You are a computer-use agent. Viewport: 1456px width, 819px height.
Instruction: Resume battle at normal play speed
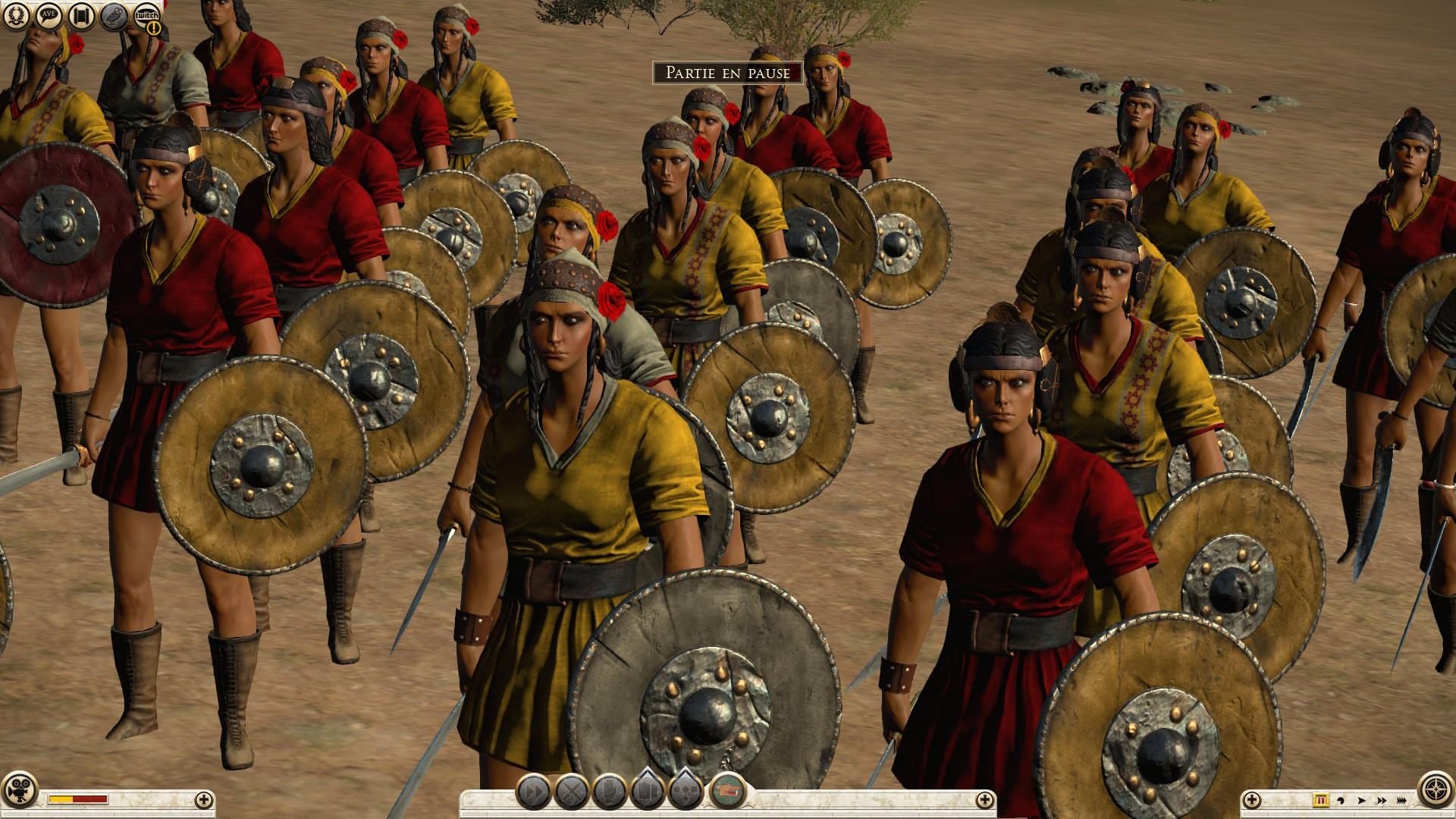1362,800
